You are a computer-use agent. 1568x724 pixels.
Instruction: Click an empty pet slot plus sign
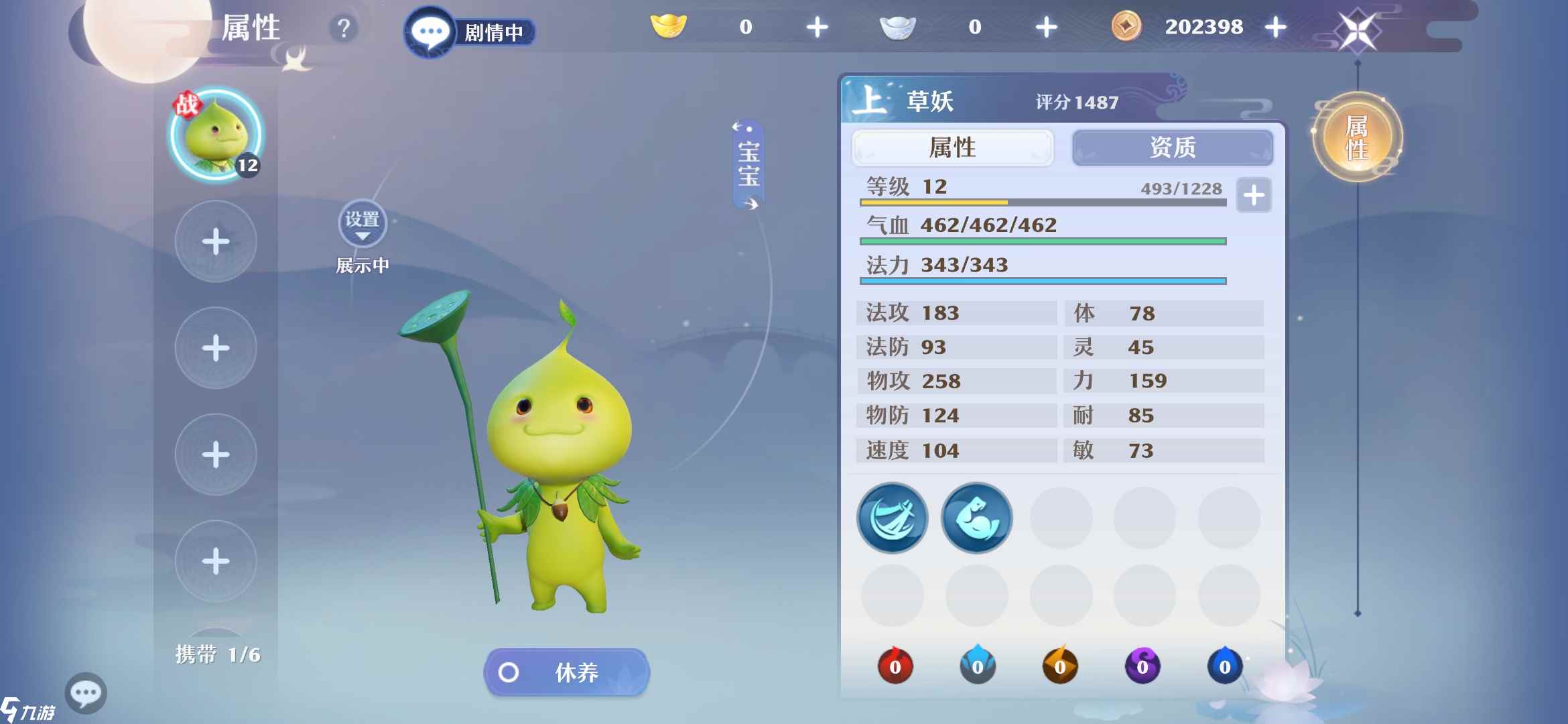214,241
